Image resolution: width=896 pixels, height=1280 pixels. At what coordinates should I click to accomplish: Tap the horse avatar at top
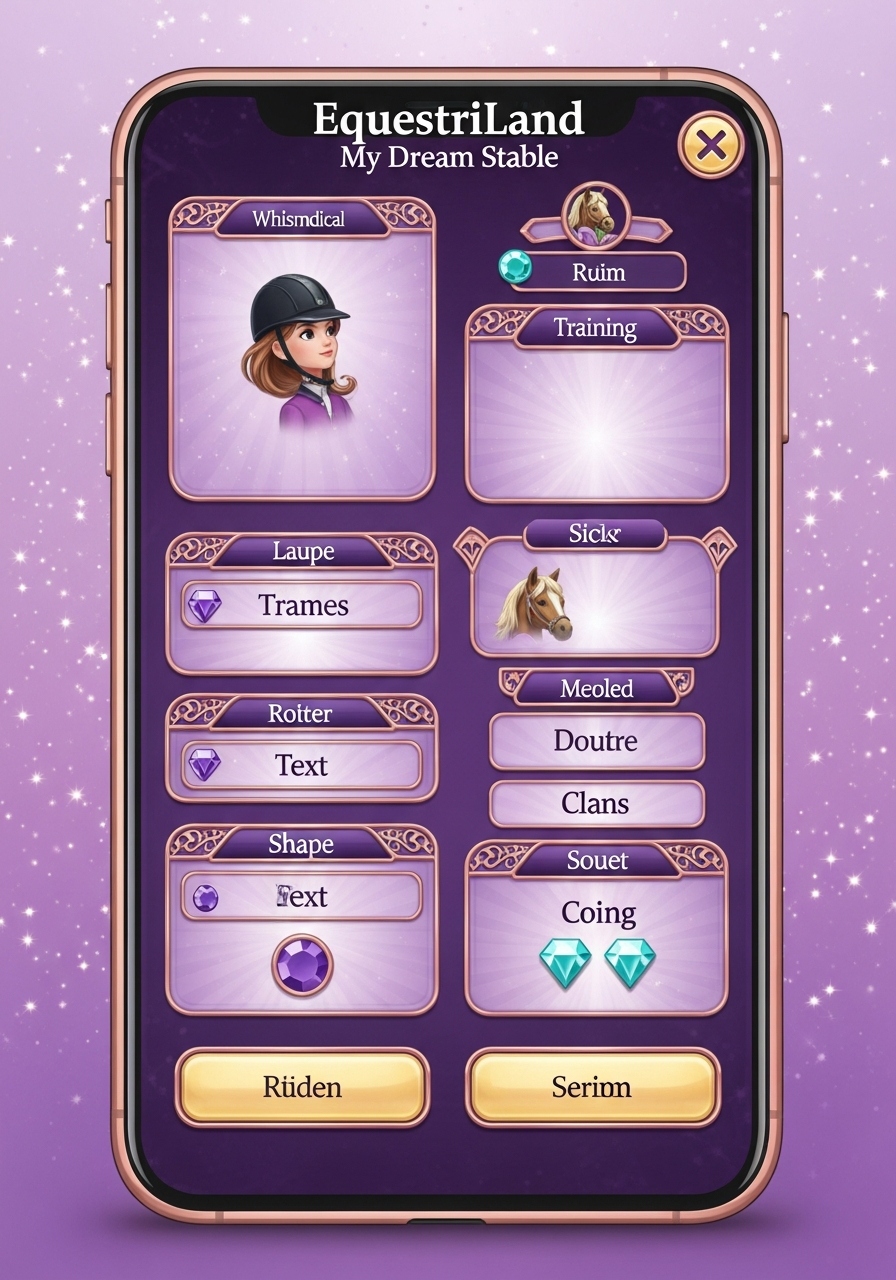click(595, 213)
